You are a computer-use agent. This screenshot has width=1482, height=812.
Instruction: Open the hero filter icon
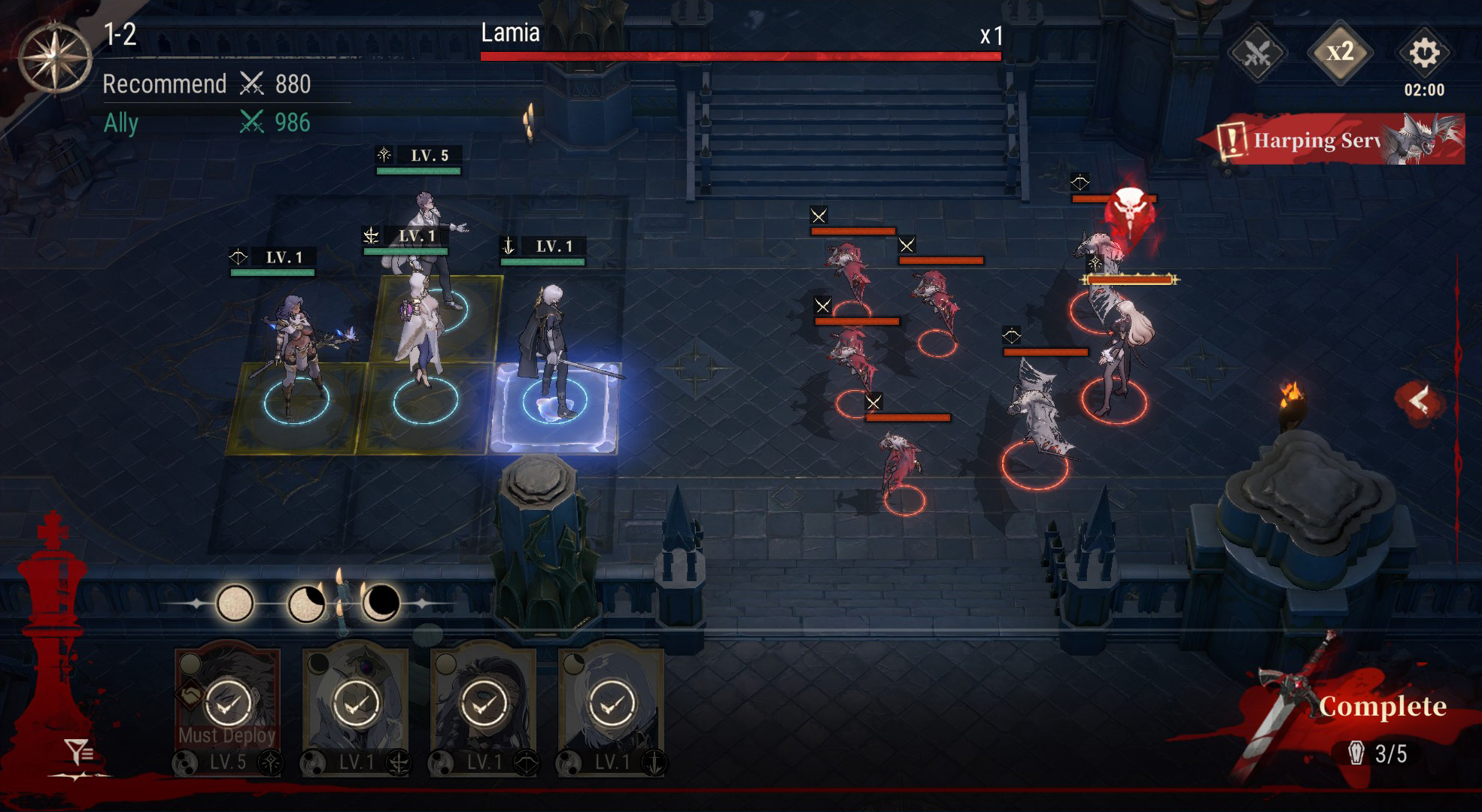(x=78, y=750)
